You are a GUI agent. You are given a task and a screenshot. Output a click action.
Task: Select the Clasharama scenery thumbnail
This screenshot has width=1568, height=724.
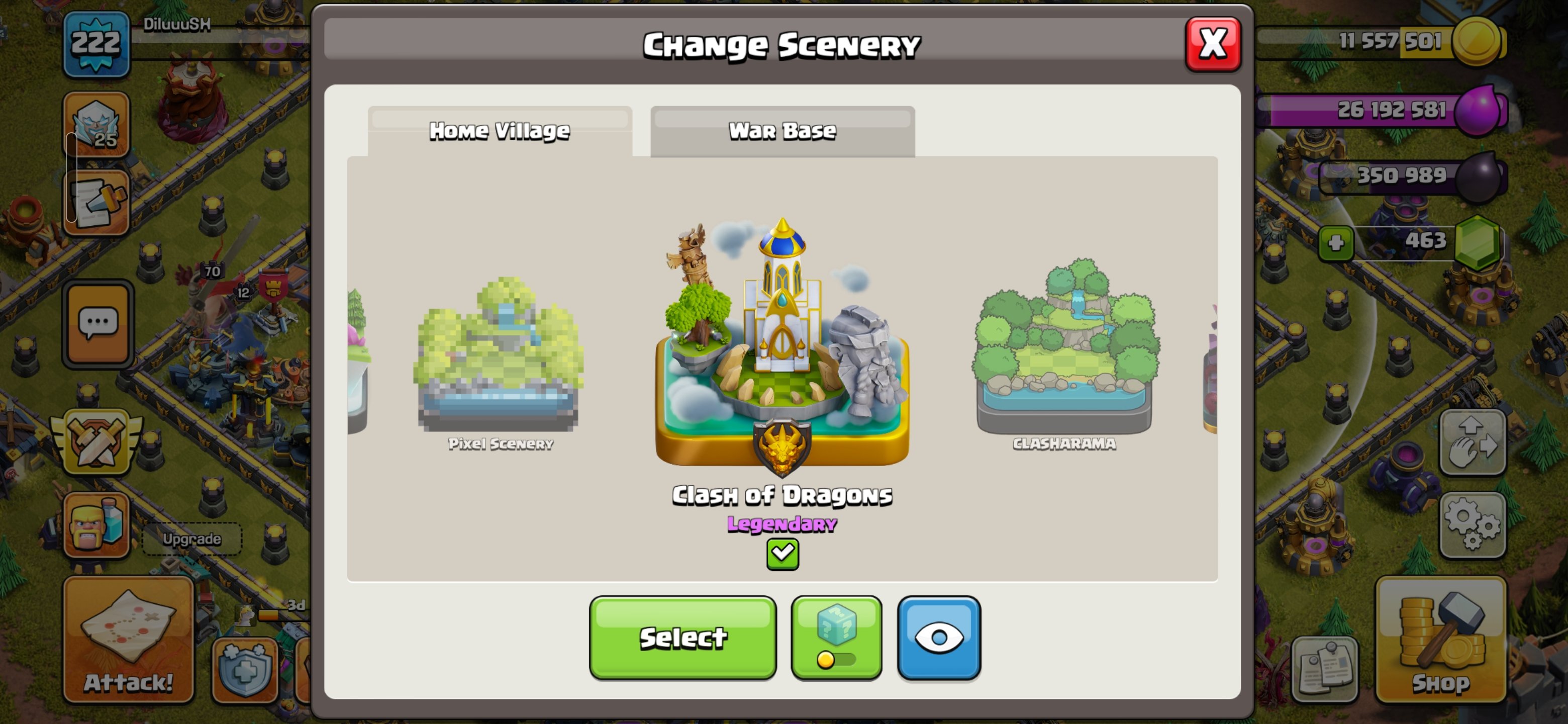pos(1063,359)
